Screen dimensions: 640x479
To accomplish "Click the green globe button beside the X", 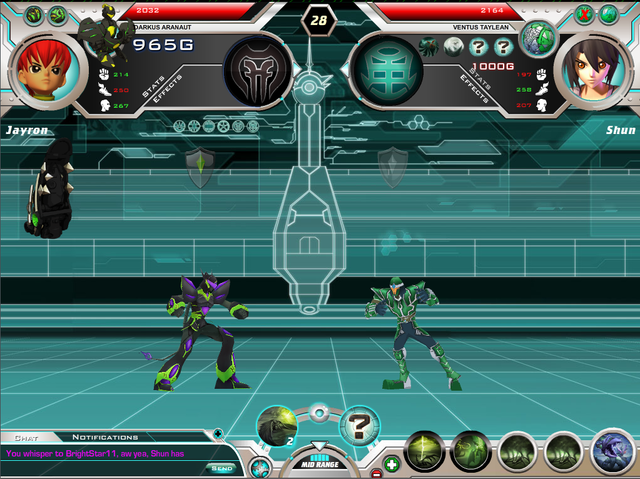I will click(x=608, y=14).
